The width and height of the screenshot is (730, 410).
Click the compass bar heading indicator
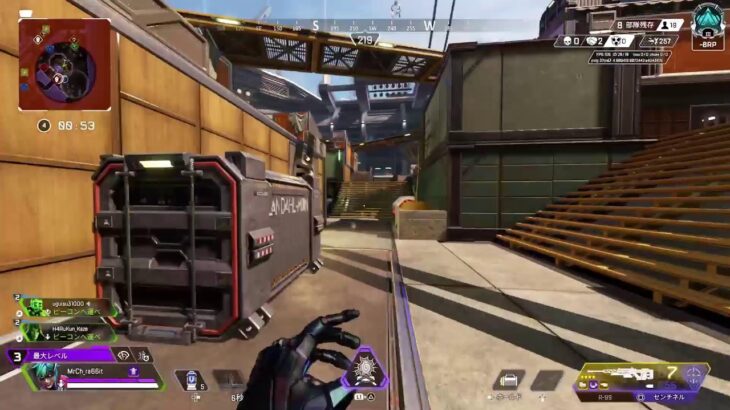[365, 40]
